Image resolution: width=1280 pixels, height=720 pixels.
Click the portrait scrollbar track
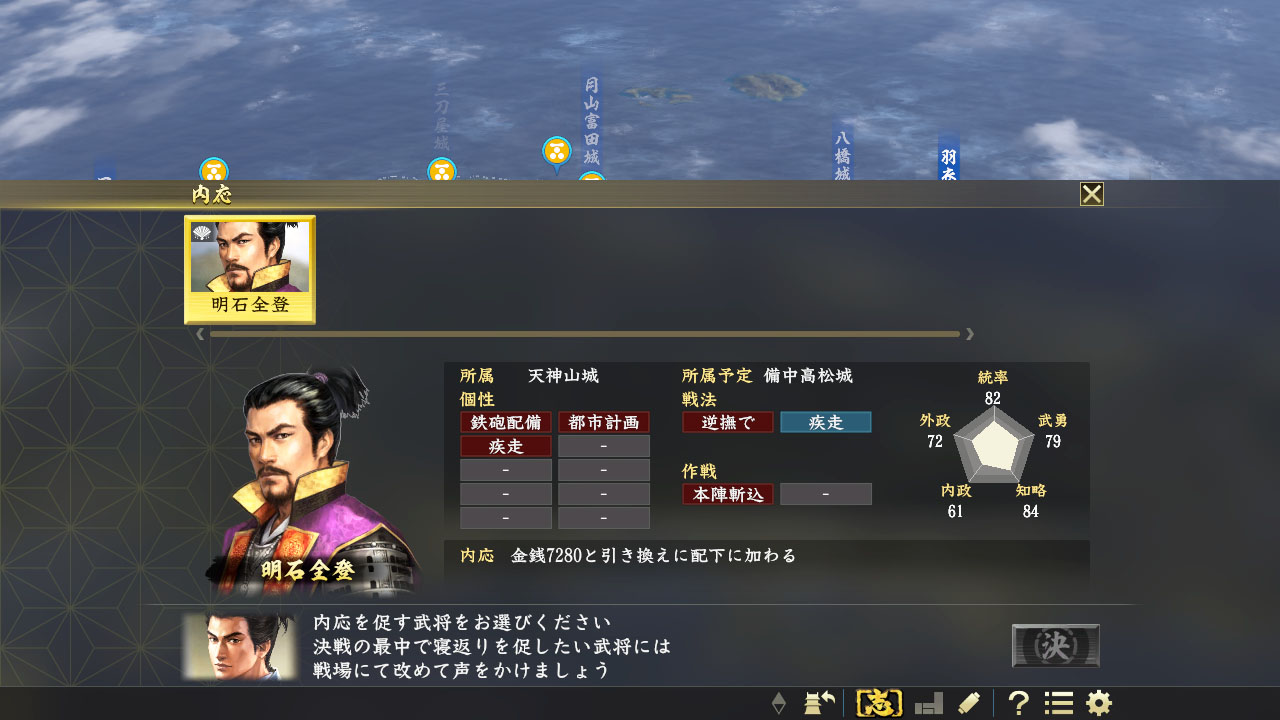coord(584,334)
